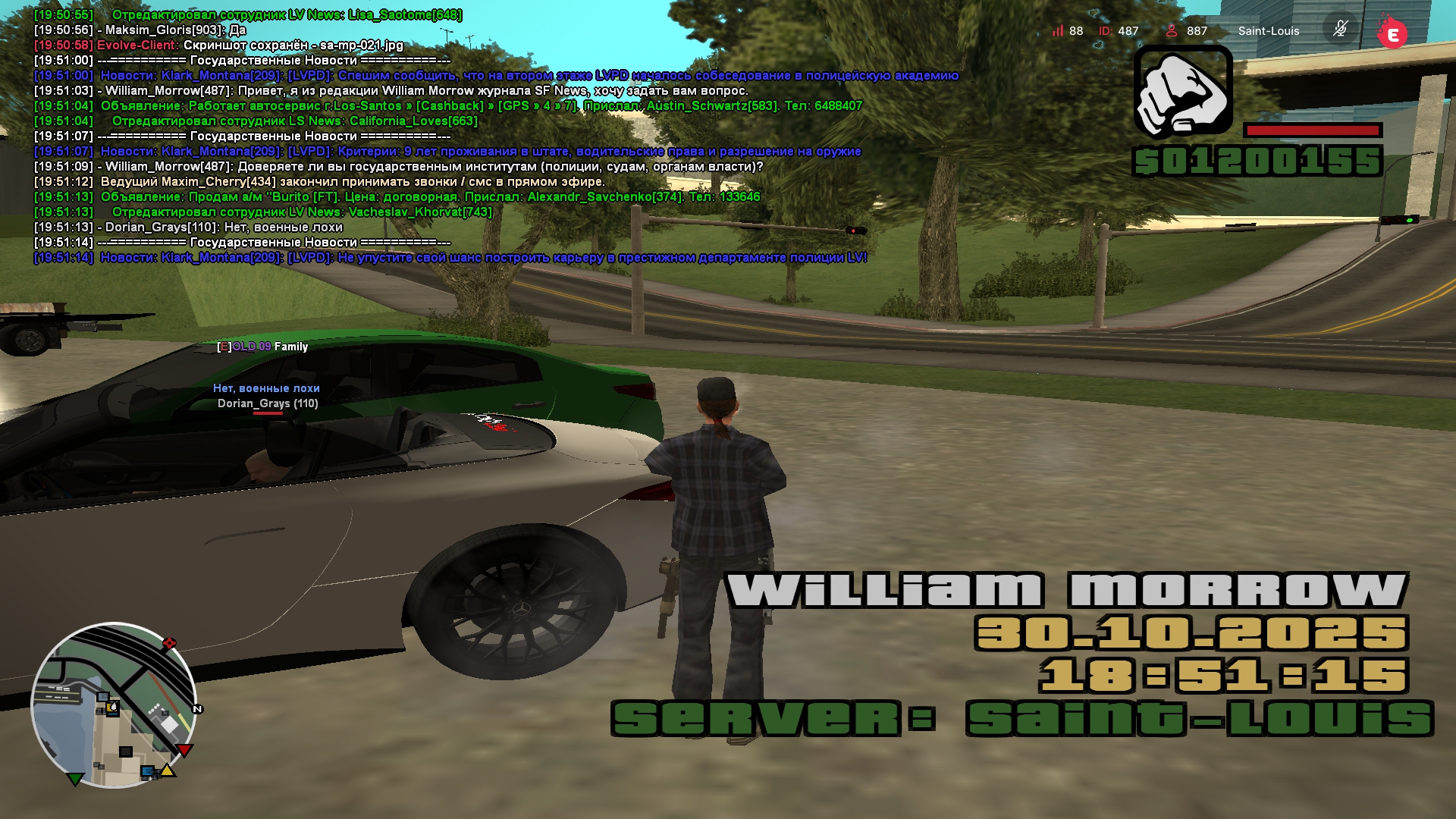Click the Dorian_Grays player nametag
The image size is (1456, 819).
point(268,403)
